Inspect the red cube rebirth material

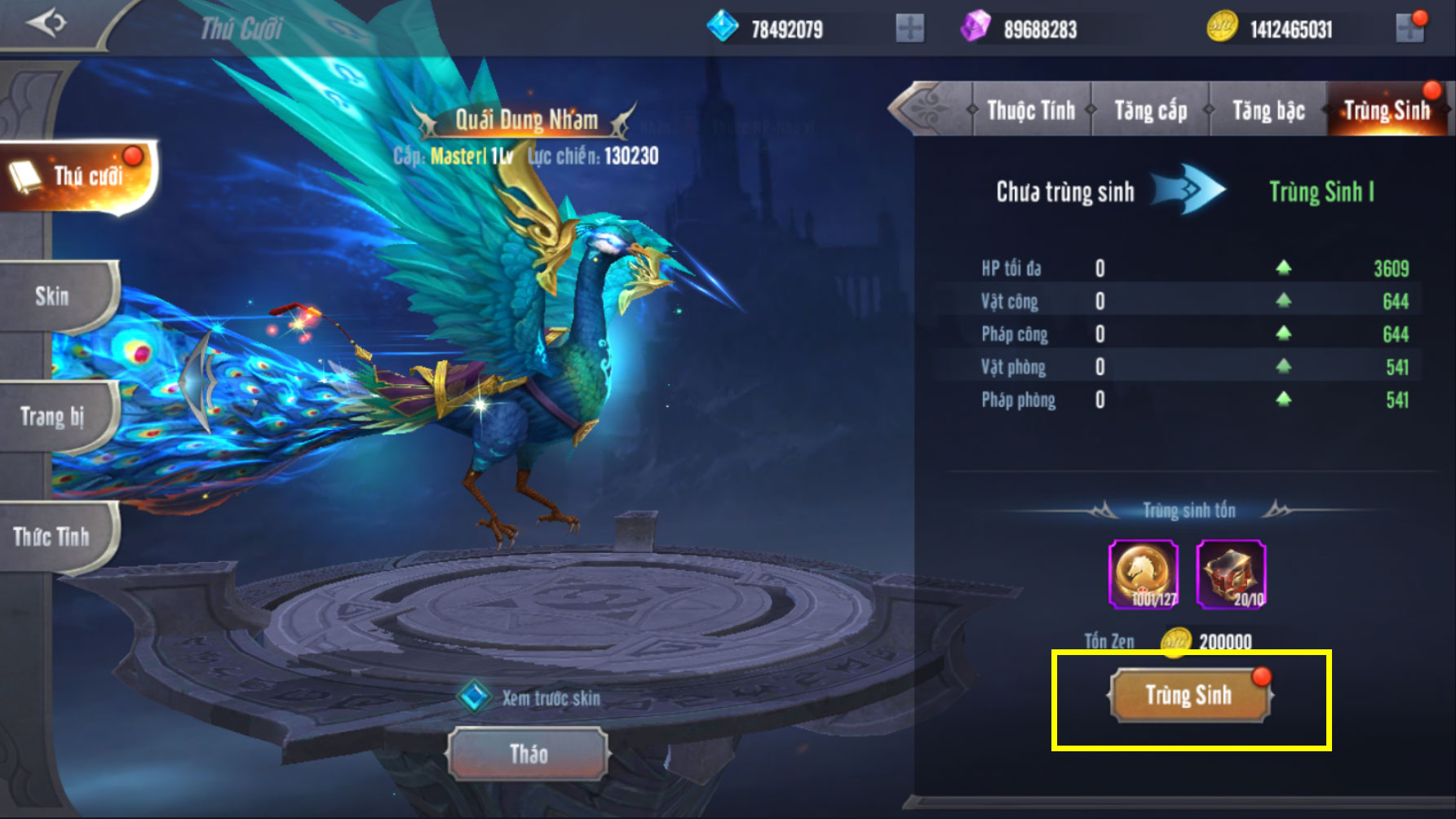click(x=1231, y=574)
